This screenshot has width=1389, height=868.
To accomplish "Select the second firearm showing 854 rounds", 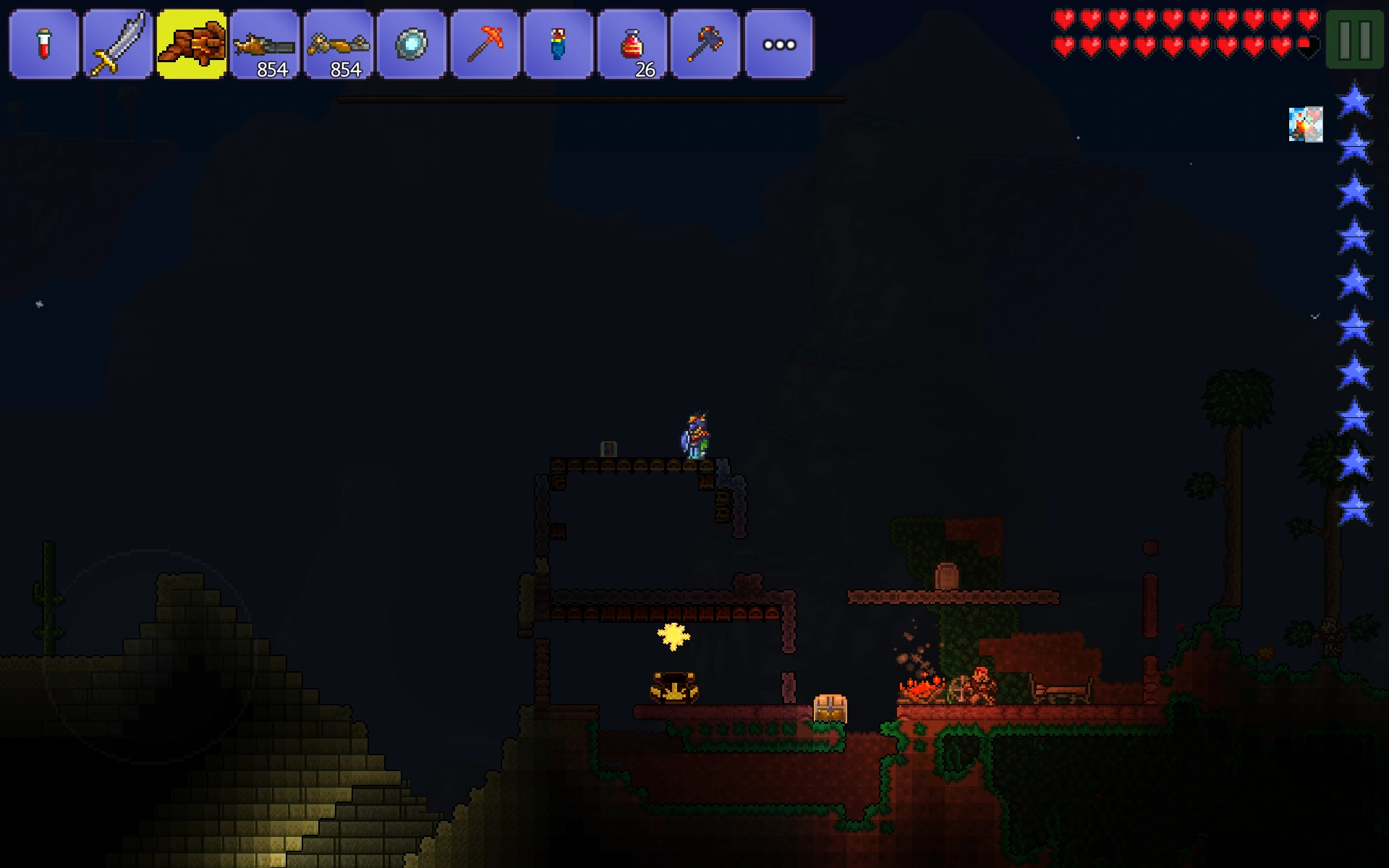I will 339,45.
